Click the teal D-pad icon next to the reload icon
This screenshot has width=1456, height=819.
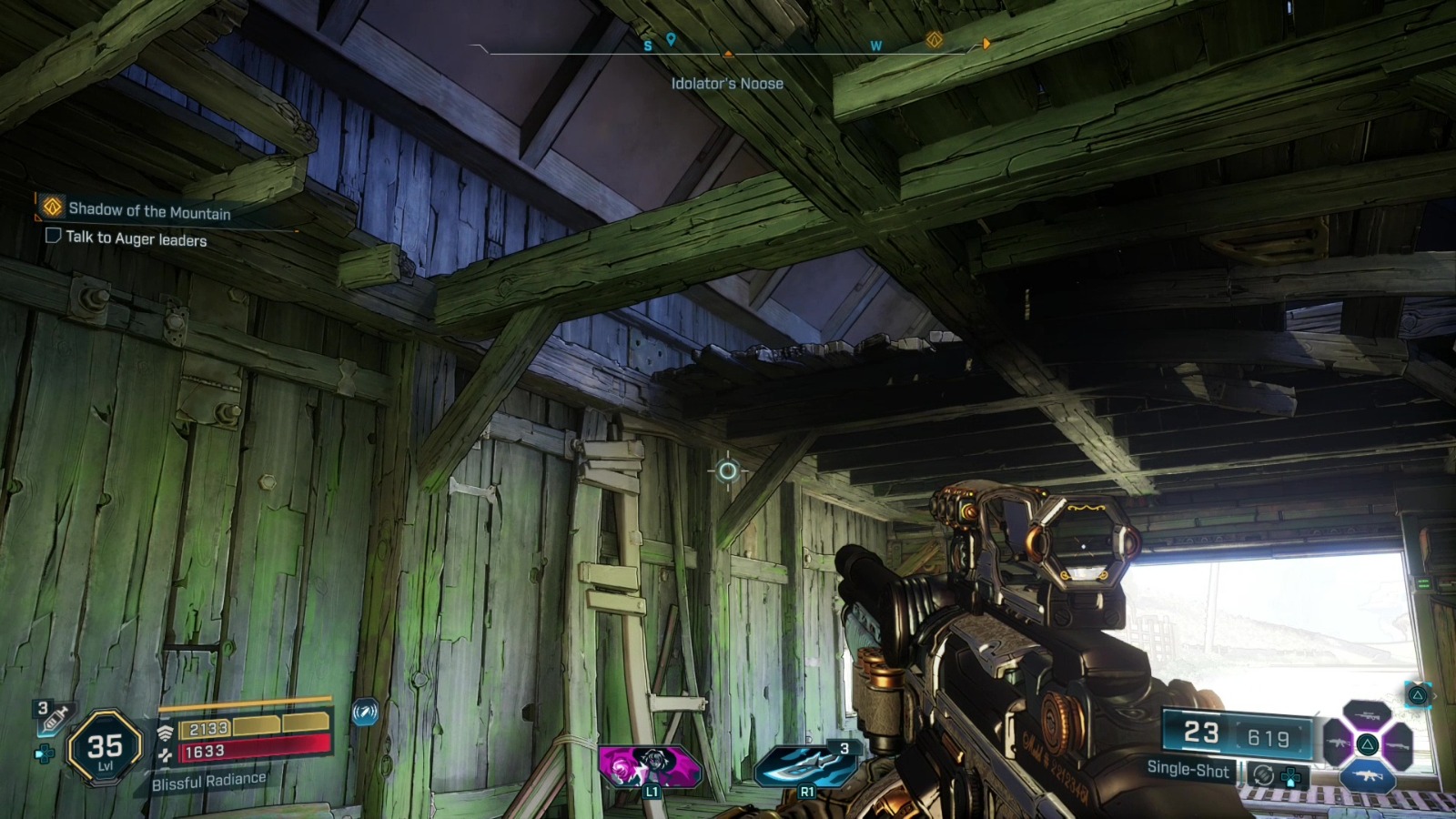[1289, 777]
